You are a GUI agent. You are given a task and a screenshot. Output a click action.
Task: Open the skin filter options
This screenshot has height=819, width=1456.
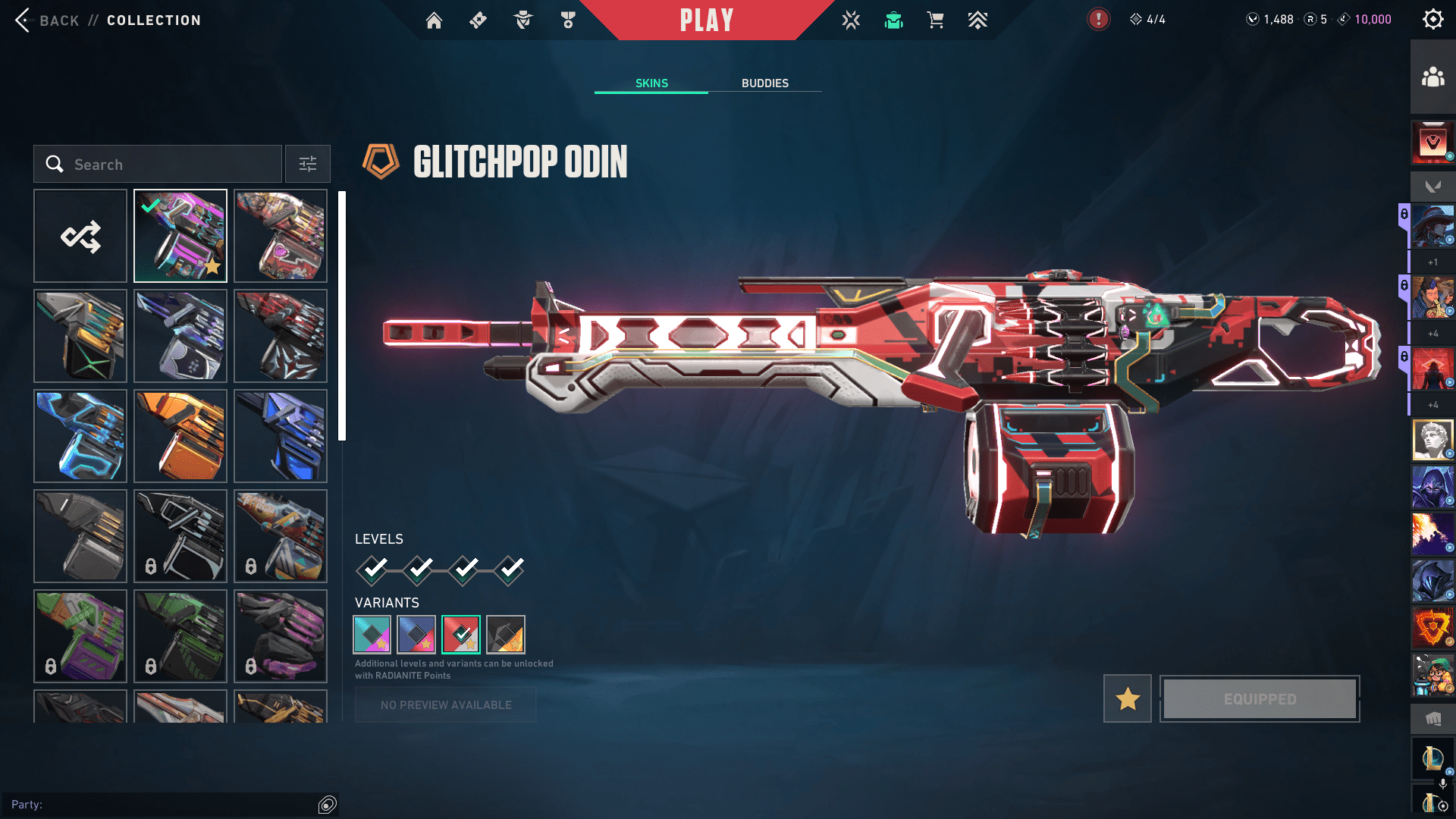pyautogui.click(x=308, y=165)
